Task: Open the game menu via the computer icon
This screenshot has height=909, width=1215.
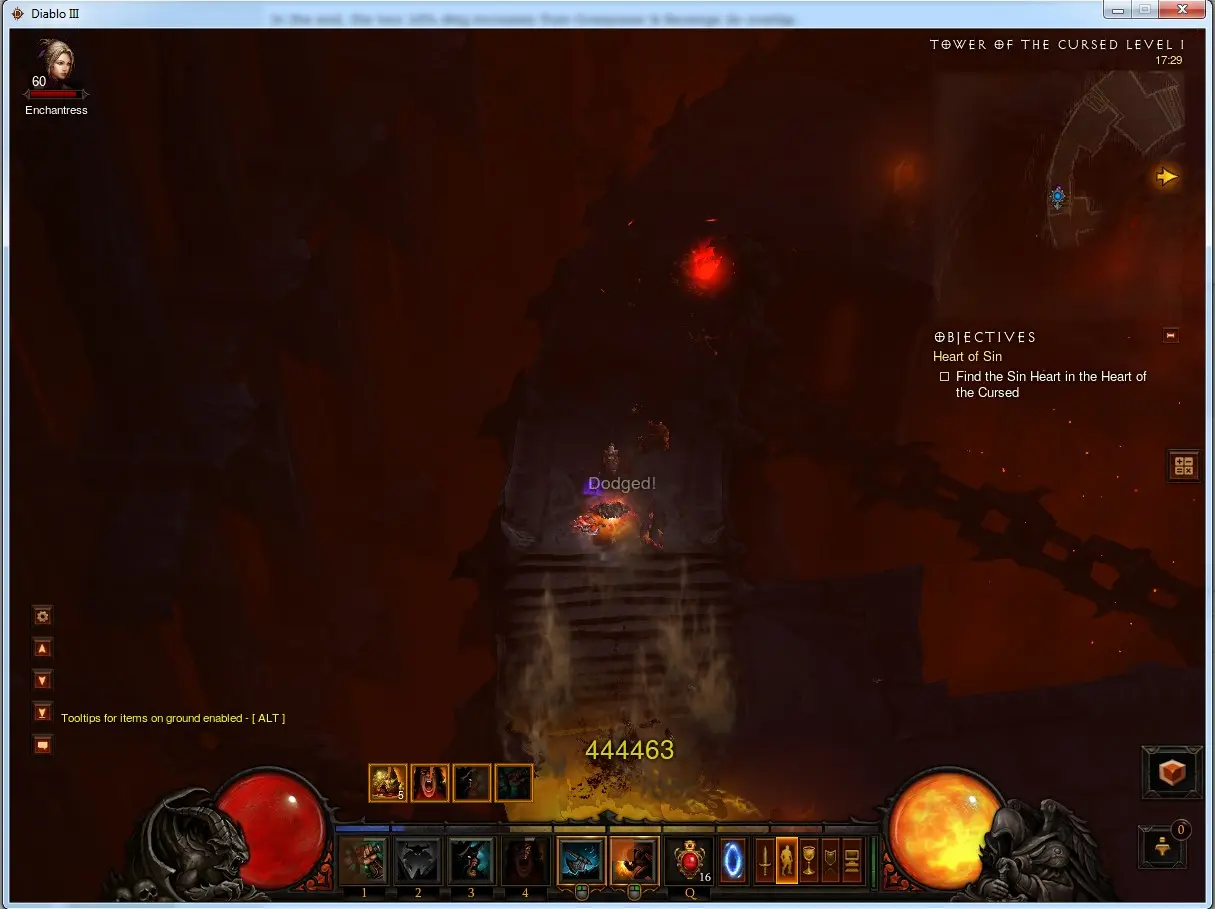Action: click(852, 861)
